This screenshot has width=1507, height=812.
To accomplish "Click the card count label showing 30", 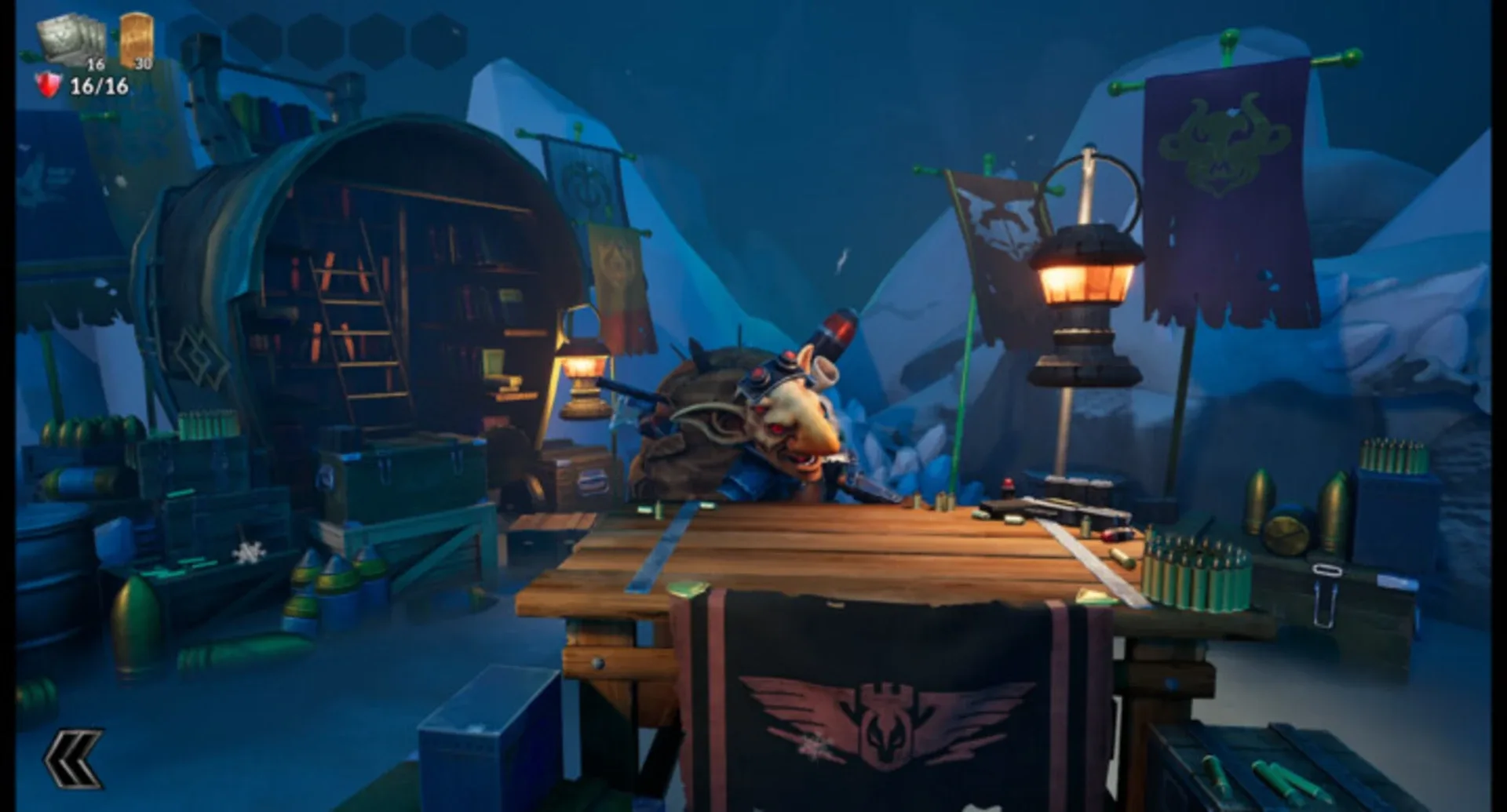I will [141, 65].
